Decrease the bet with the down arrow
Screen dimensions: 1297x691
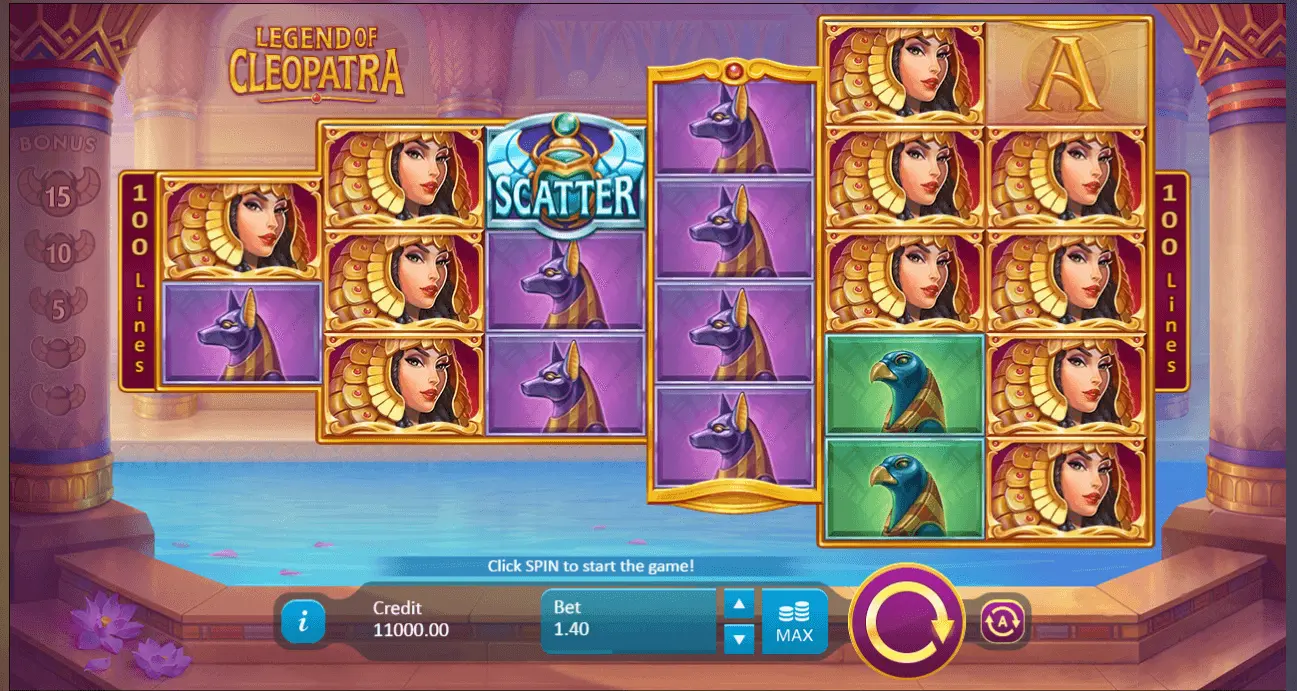click(738, 637)
